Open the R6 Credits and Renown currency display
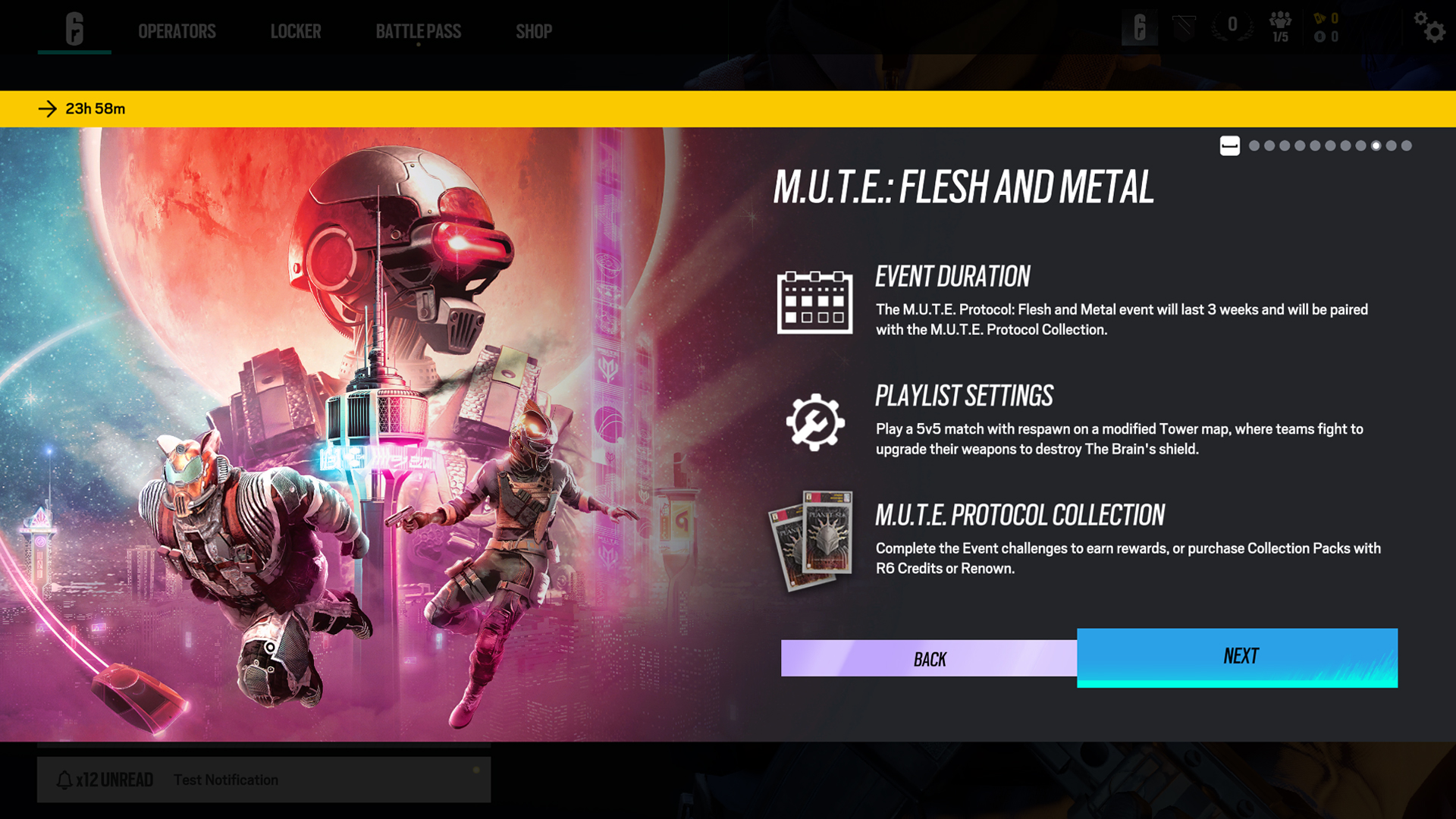The width and height of the screenshot is (1456, 819). coord(1327,27)
